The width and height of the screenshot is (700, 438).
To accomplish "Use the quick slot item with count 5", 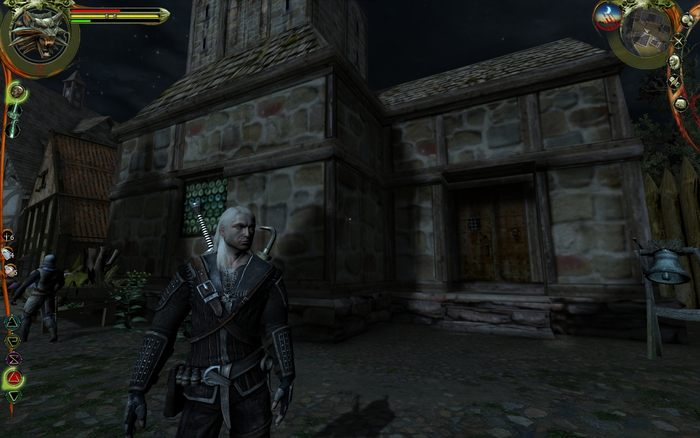I will 8,270.
